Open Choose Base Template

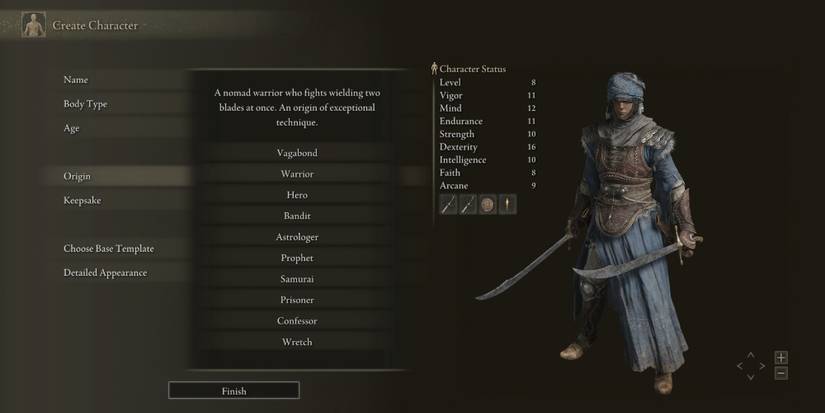point(108,249)
